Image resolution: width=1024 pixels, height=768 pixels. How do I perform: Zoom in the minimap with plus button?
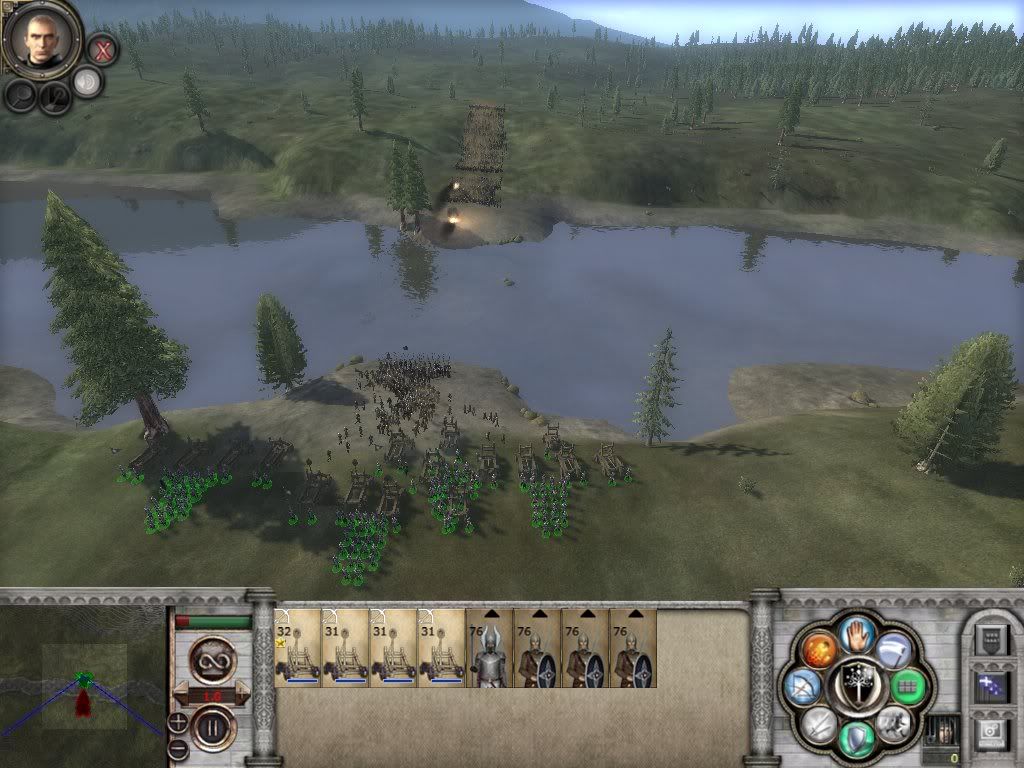178,721
